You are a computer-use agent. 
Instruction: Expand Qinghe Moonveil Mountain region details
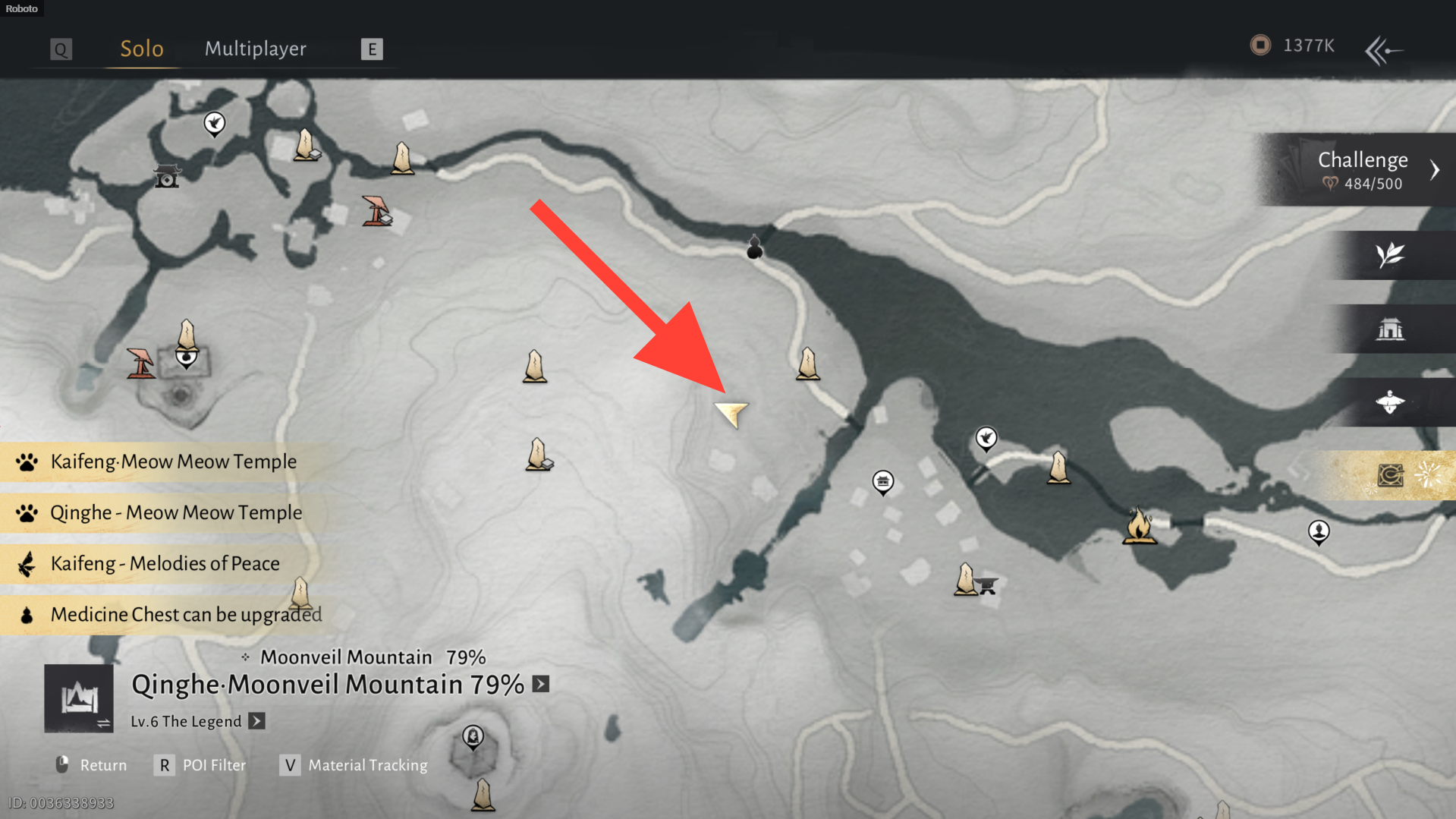[540, 684]
